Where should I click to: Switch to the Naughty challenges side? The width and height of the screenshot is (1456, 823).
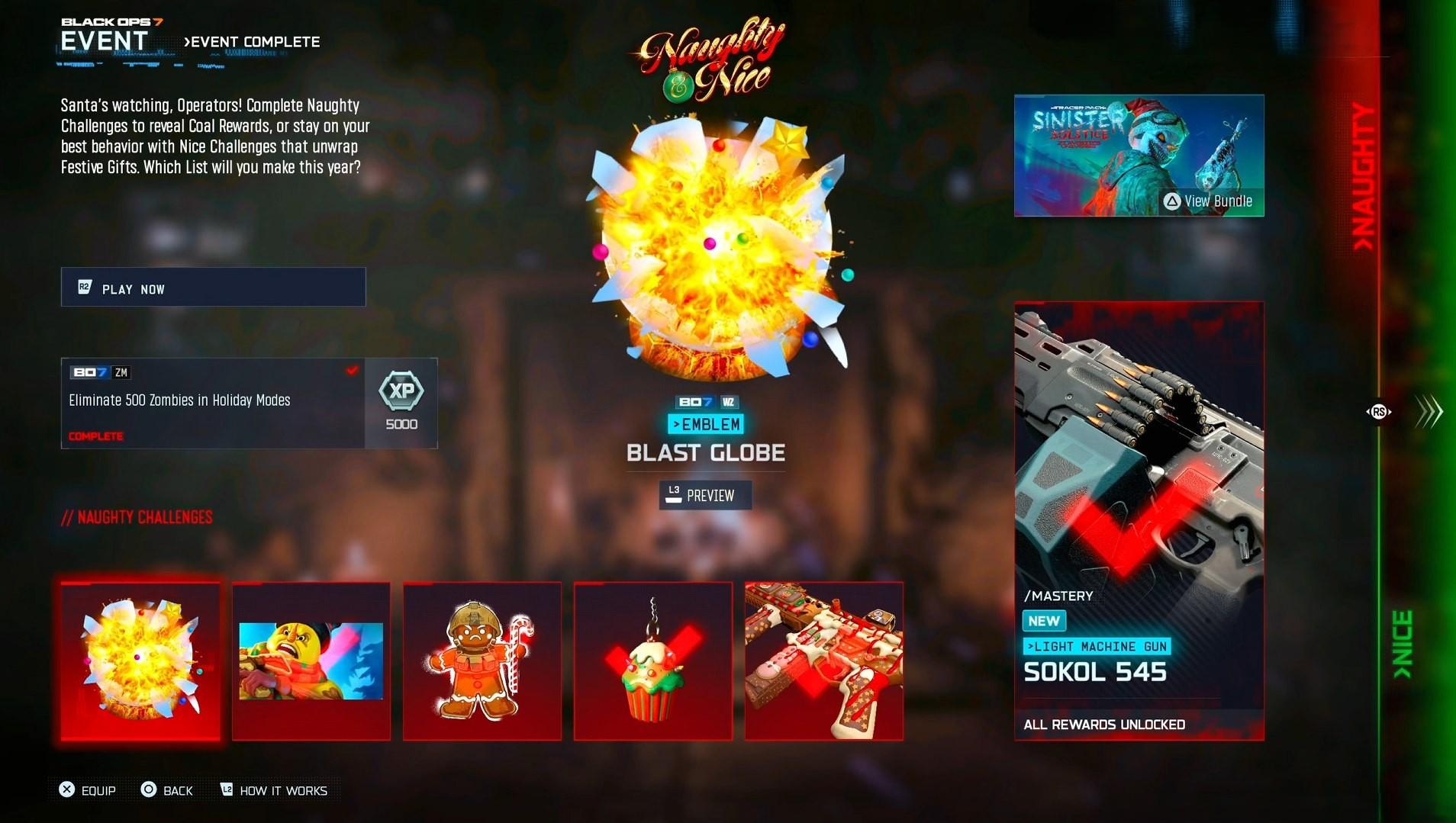click(1363, 175)
